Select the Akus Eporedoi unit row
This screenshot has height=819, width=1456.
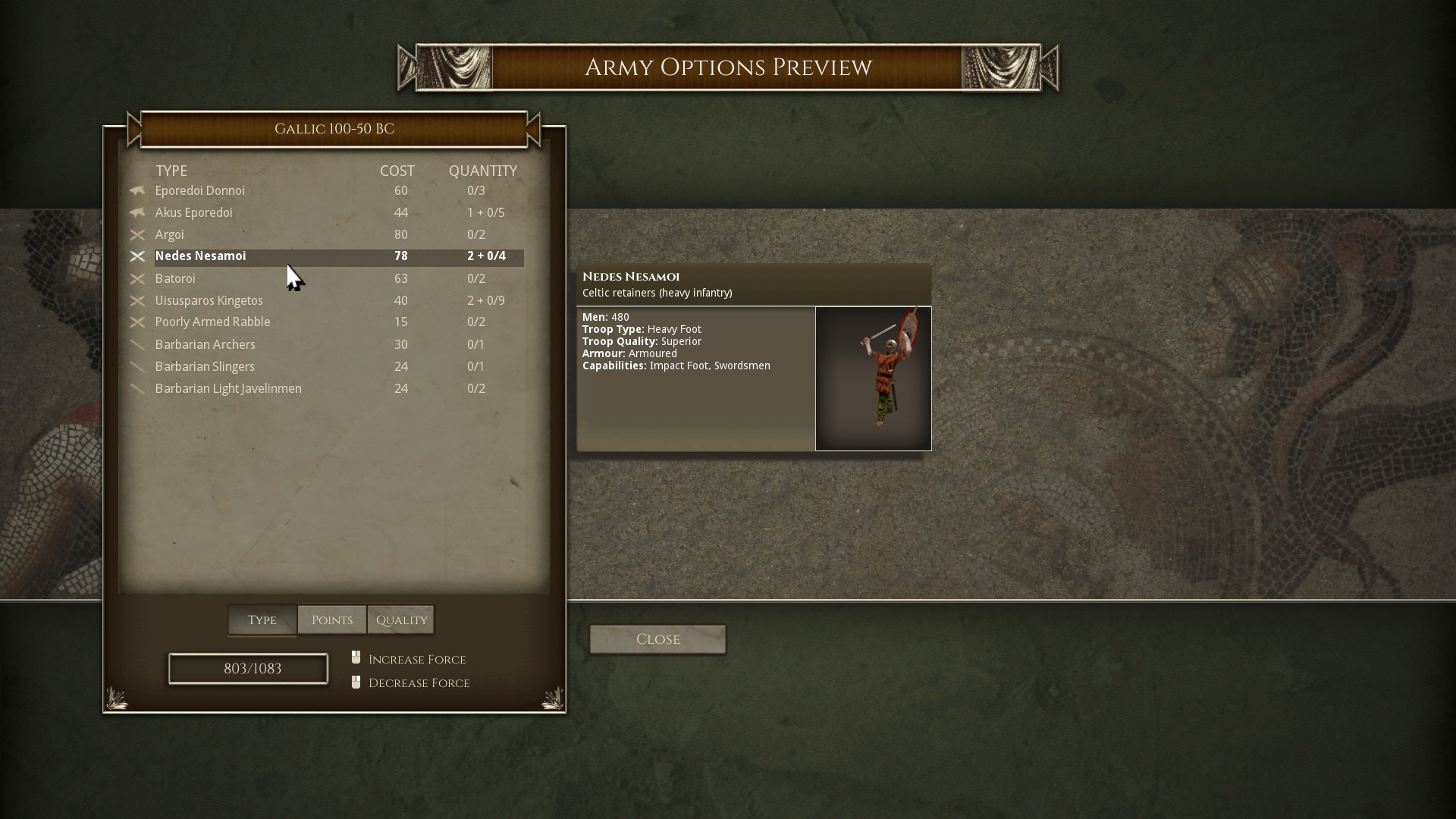(x=193, y=213)
